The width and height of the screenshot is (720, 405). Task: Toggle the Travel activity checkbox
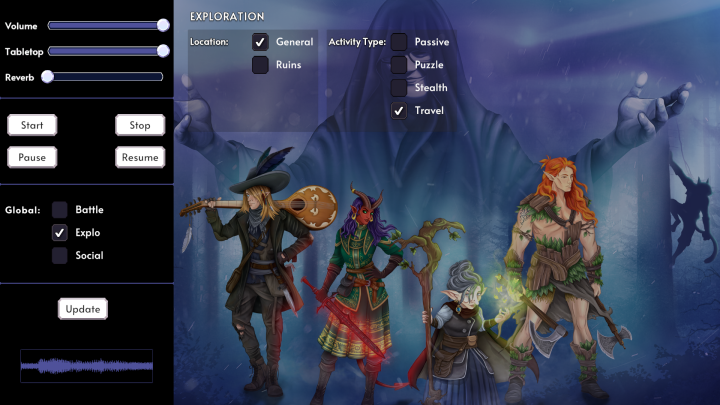(x=399, y=110)
